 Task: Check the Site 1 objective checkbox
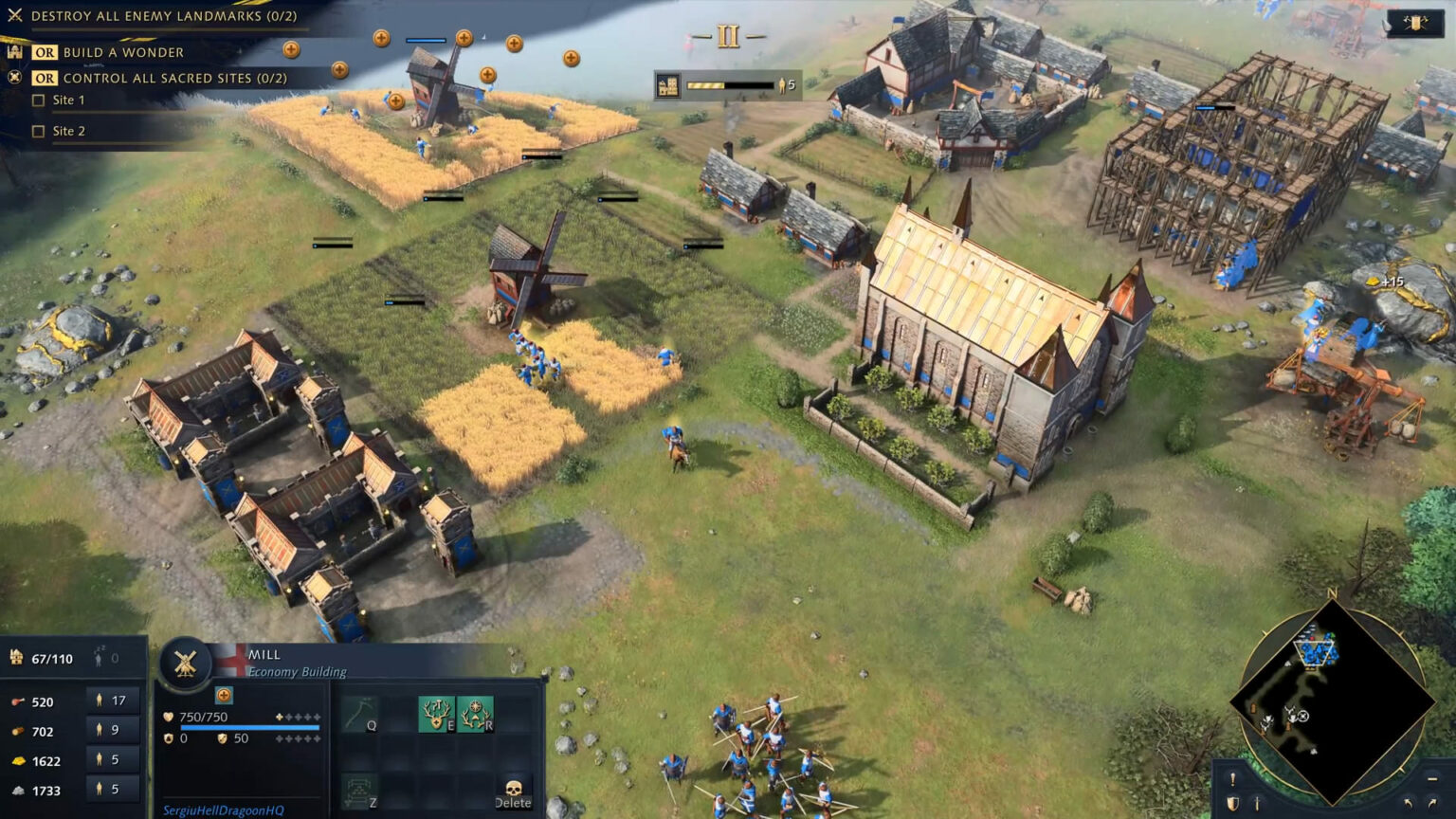click(39, 100)
